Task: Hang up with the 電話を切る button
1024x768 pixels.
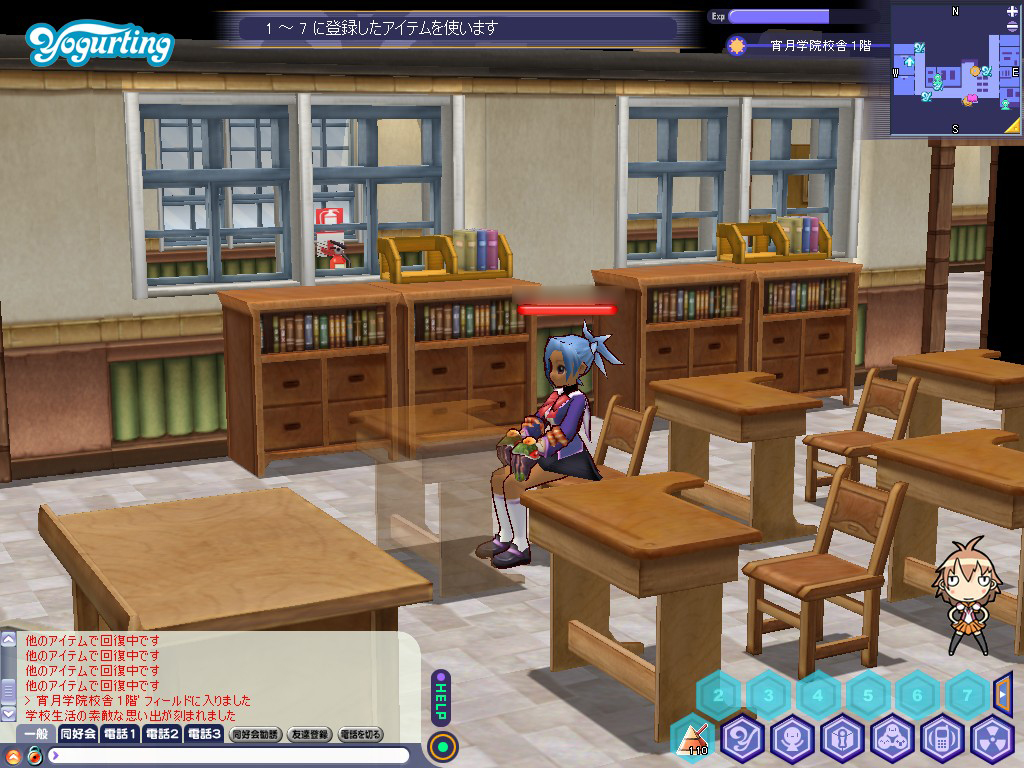Action: pyautogui.click(x=361, y=734)
